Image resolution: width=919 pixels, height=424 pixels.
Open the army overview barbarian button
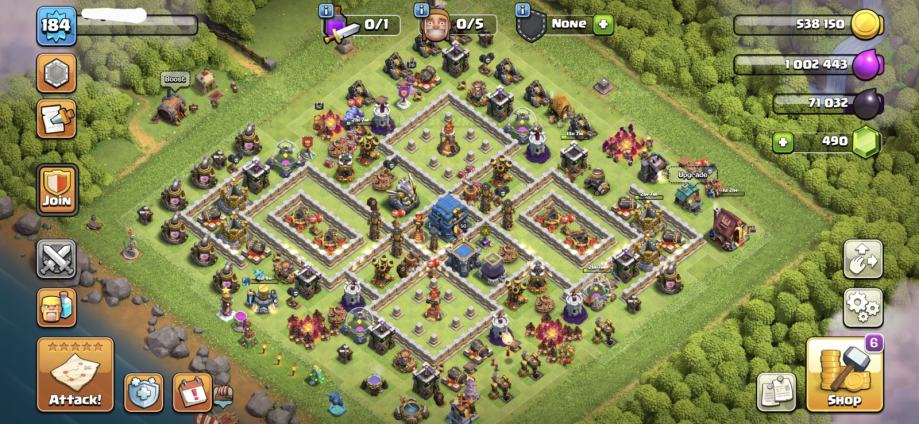[x=56, y=308]
